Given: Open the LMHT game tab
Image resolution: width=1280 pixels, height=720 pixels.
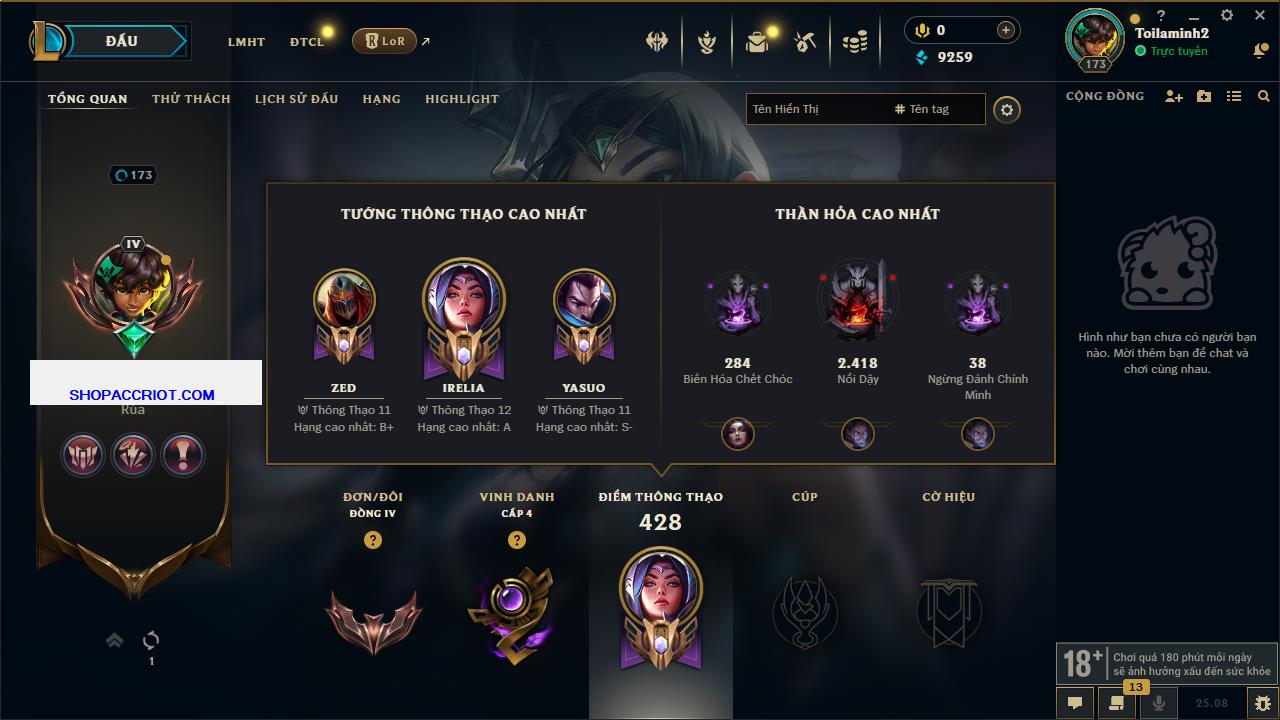Looking at the screenshot, I should pyautogui.click(x=246, y=42).
